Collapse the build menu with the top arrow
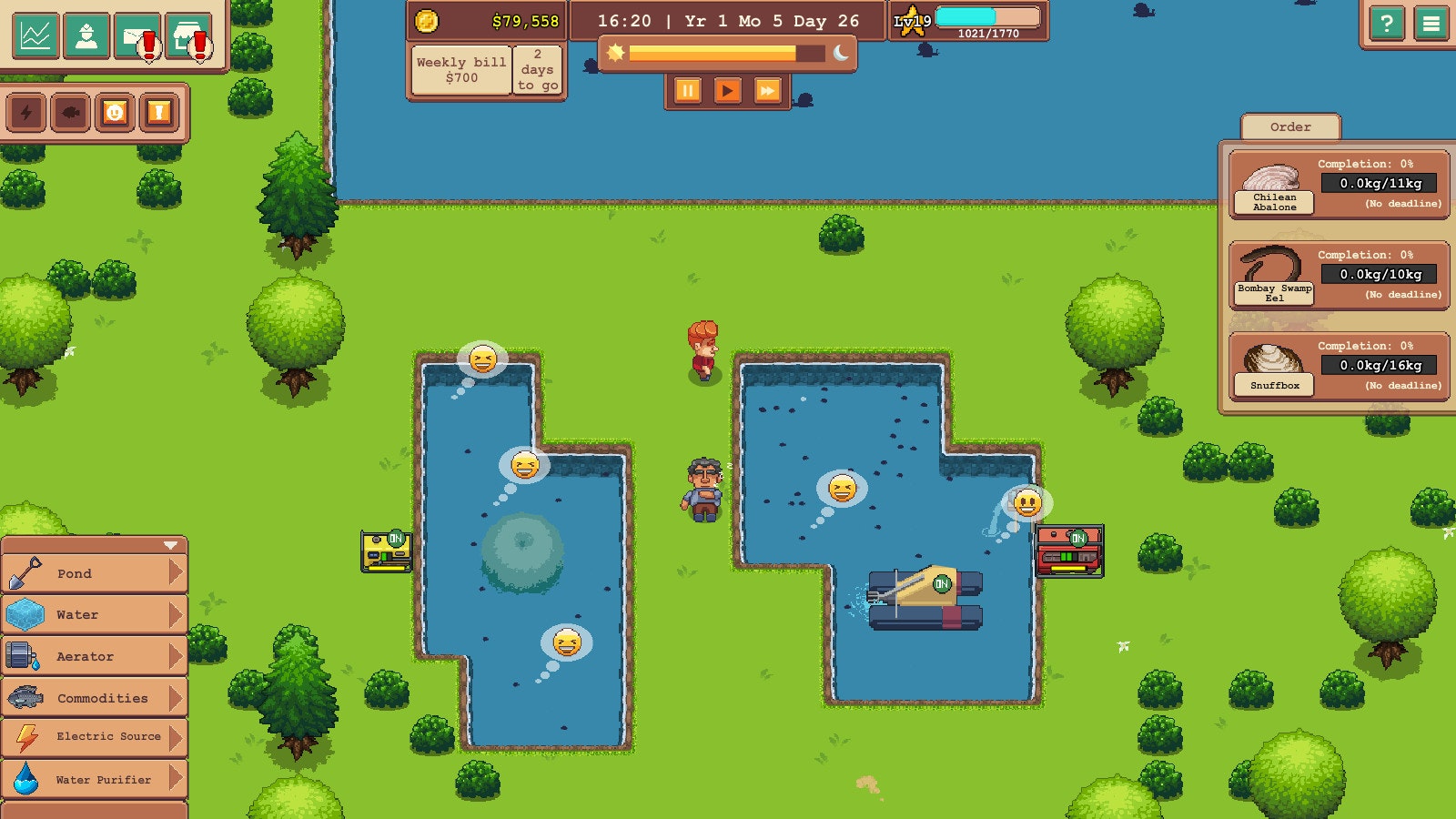The width and height of the screenshot is (1456, 819). coord(168,547)
